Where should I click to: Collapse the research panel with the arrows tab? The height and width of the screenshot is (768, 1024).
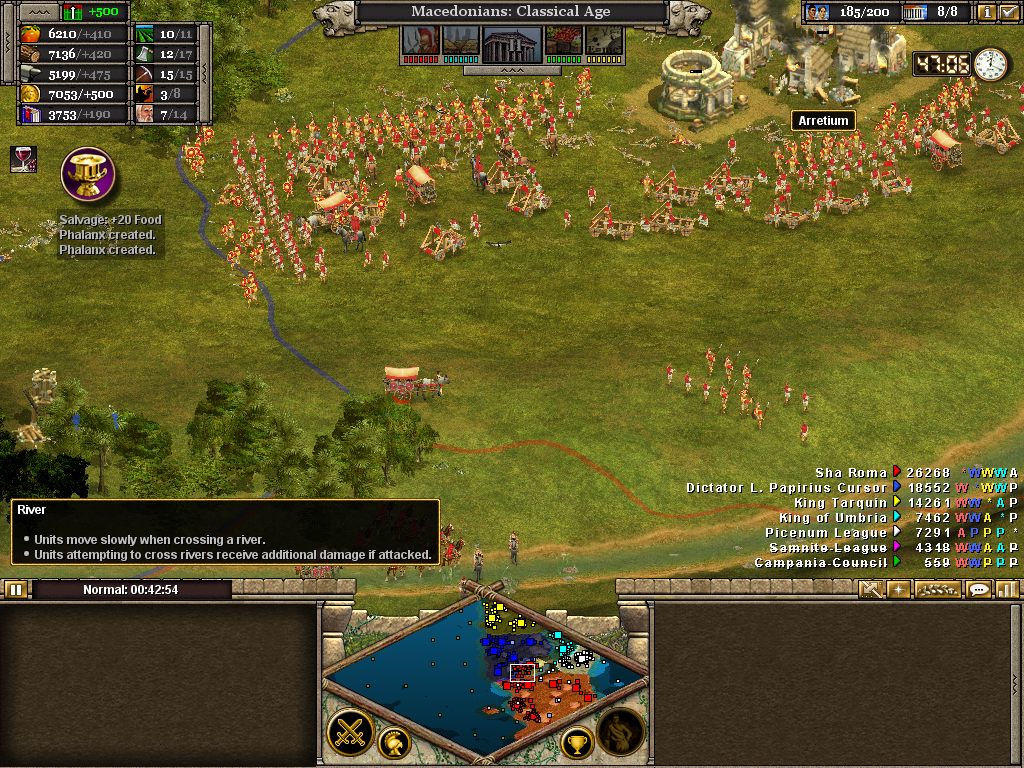click(510, 71)
